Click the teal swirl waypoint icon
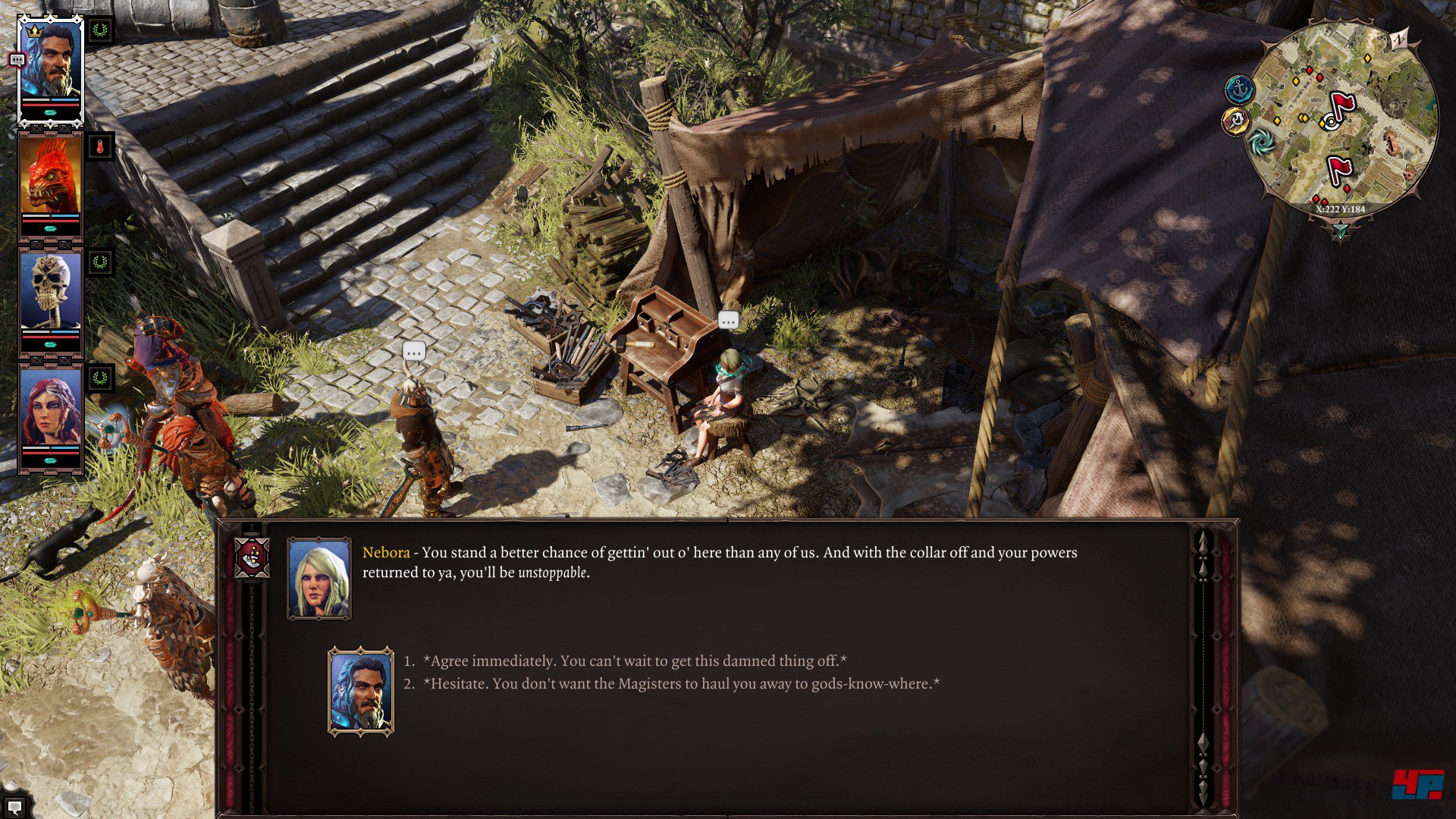 pos(1262,142)
